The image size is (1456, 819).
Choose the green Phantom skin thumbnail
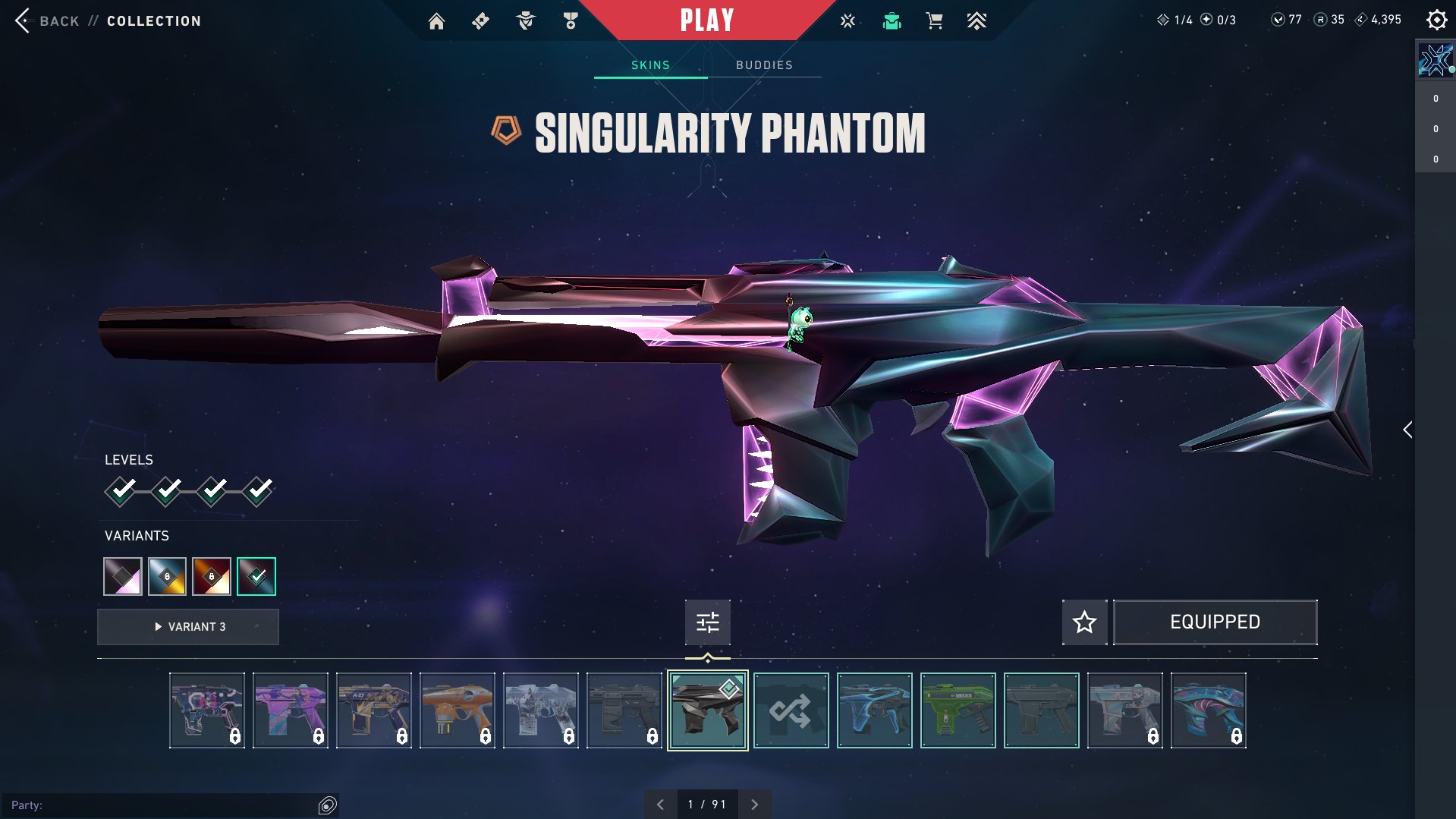pos(958,710)
